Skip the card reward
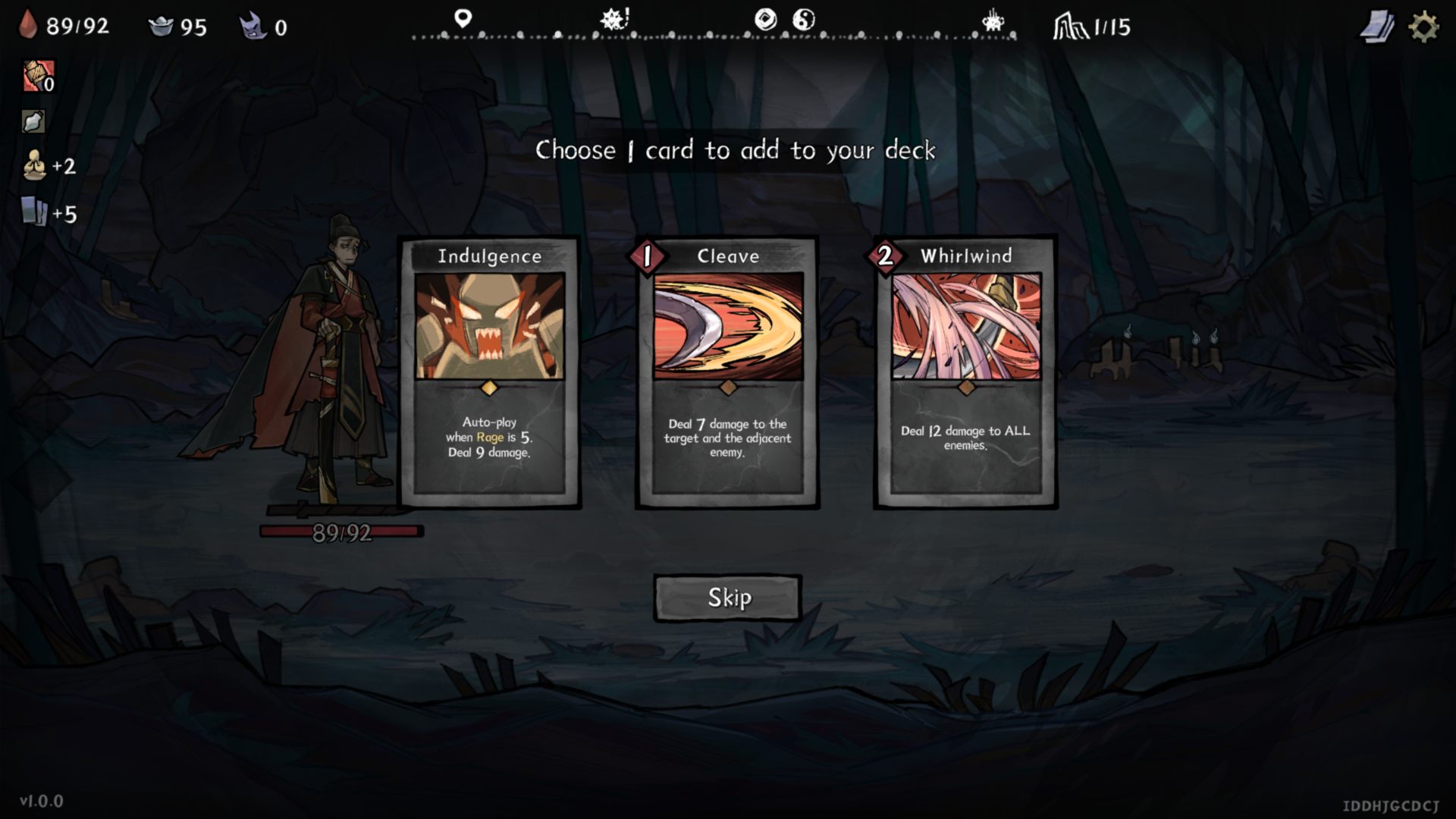 (728, 598)
